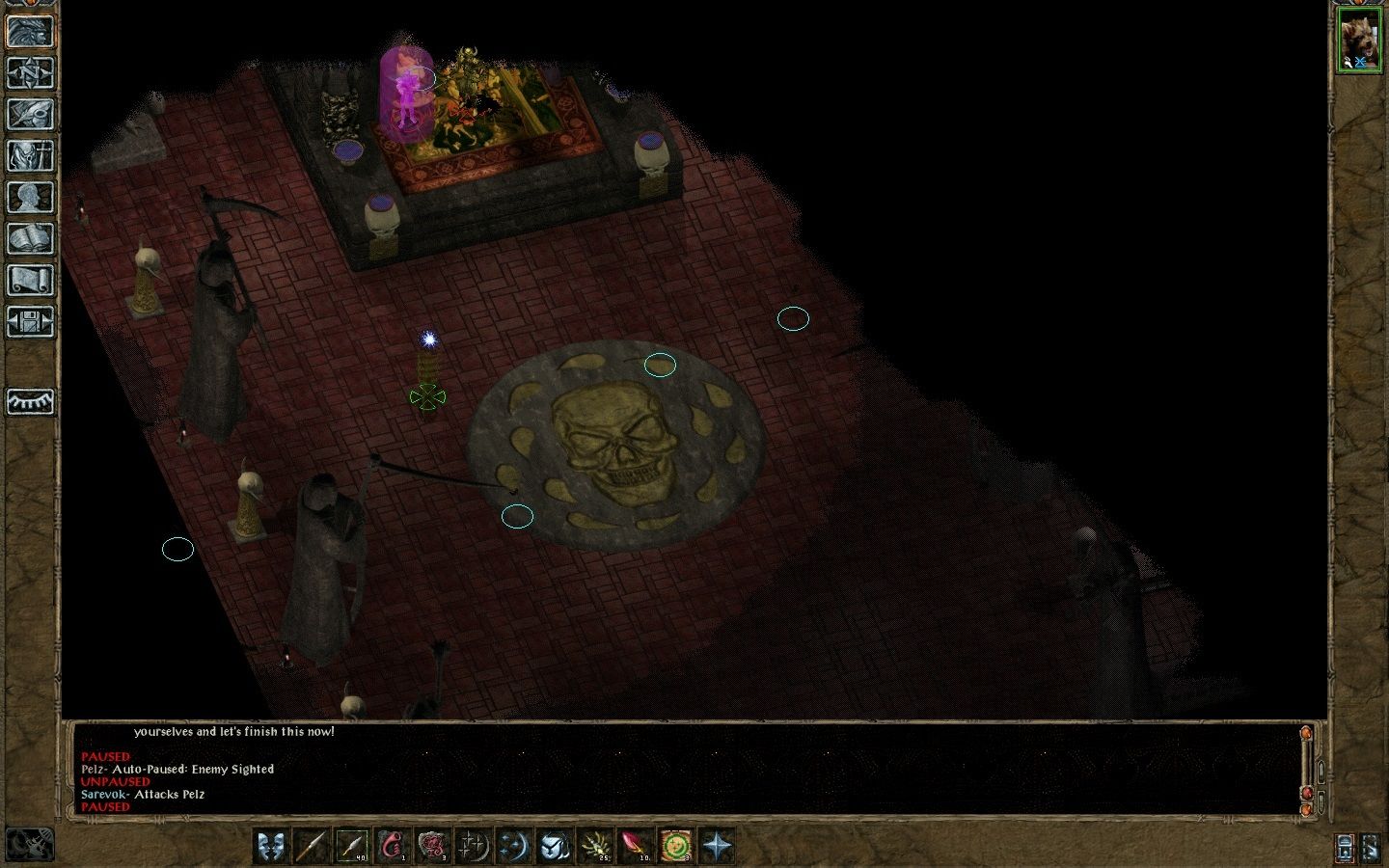Activate the four-pointed star special abilities

[x=717, y=846]
